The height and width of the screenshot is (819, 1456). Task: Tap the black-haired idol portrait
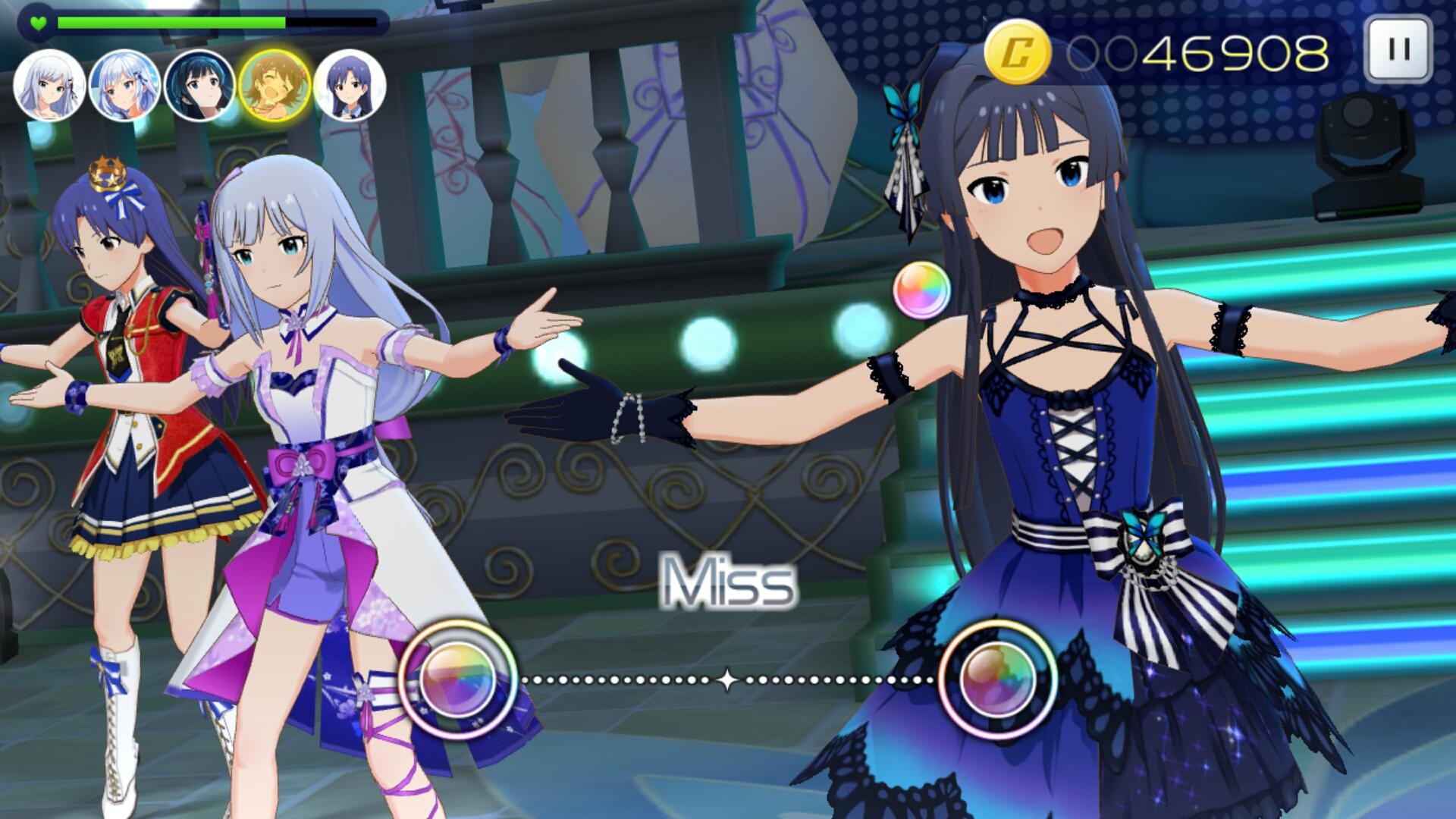click(x=200, y=85)
